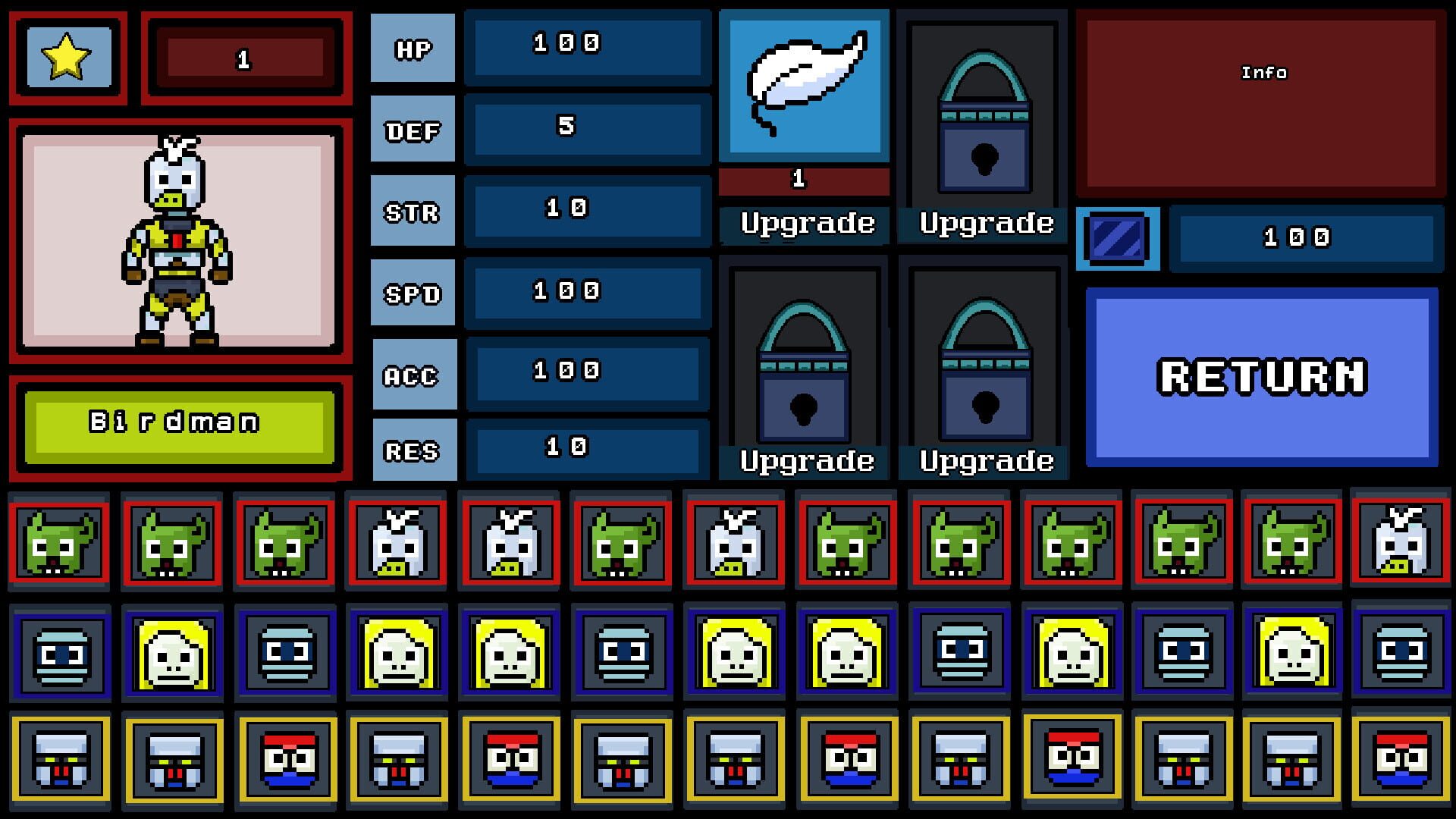
Task: Select the HP stat label icon
Action: pyautogui.click(x=412, y=48)
